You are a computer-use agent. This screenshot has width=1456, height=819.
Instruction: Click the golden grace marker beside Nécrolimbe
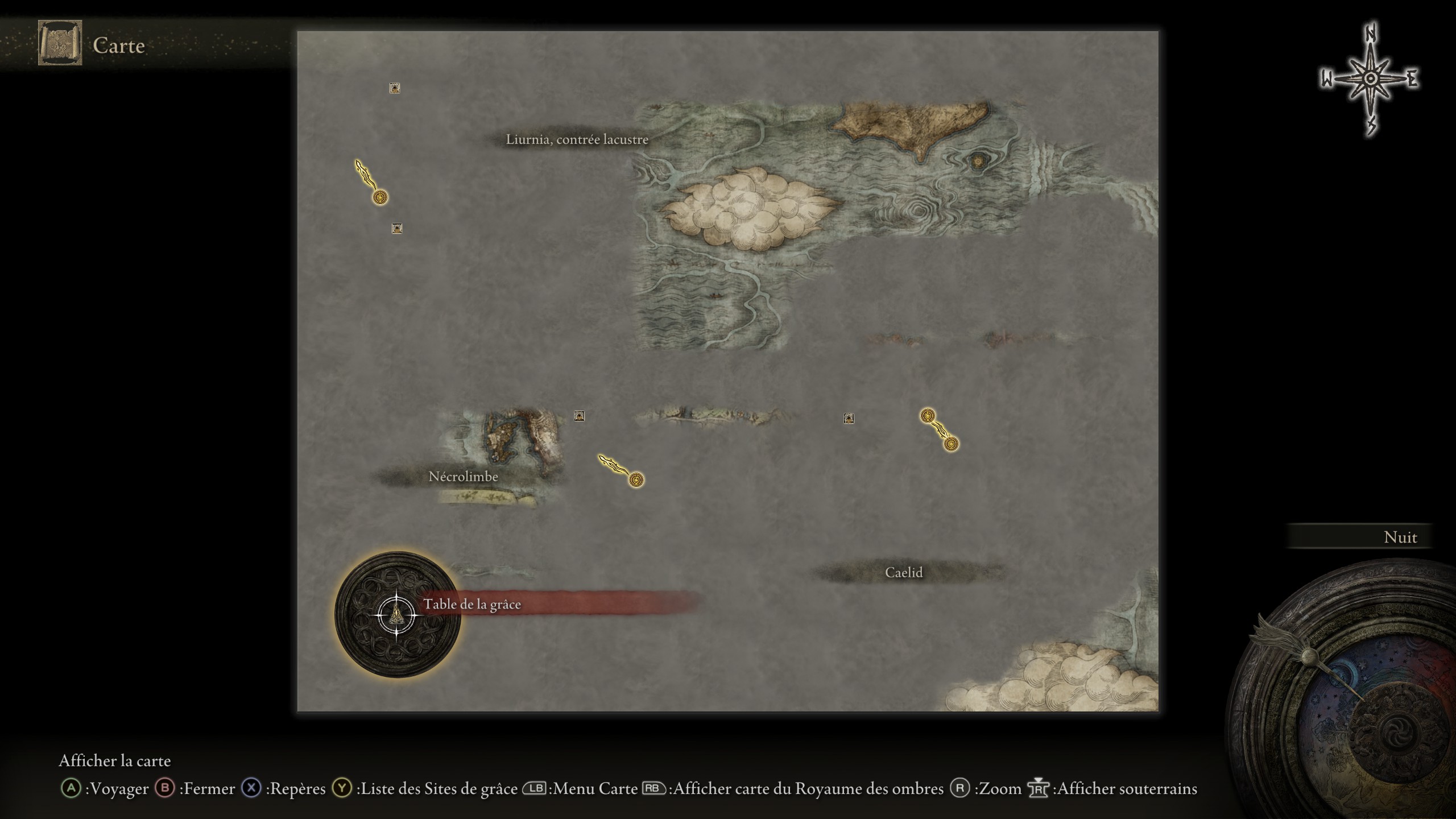[x=636, y=479]
